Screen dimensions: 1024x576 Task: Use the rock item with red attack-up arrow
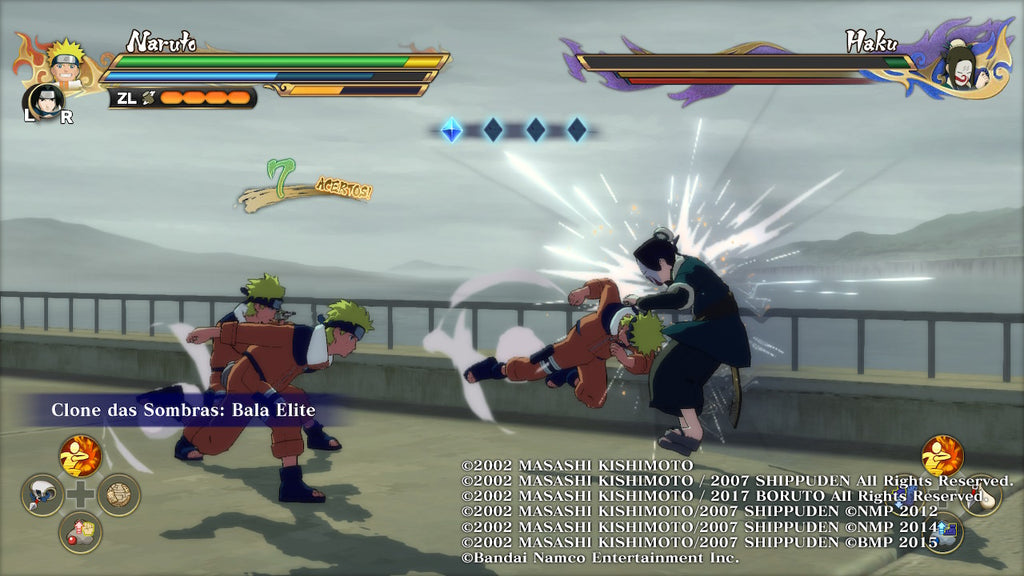(x=80, y=531)
